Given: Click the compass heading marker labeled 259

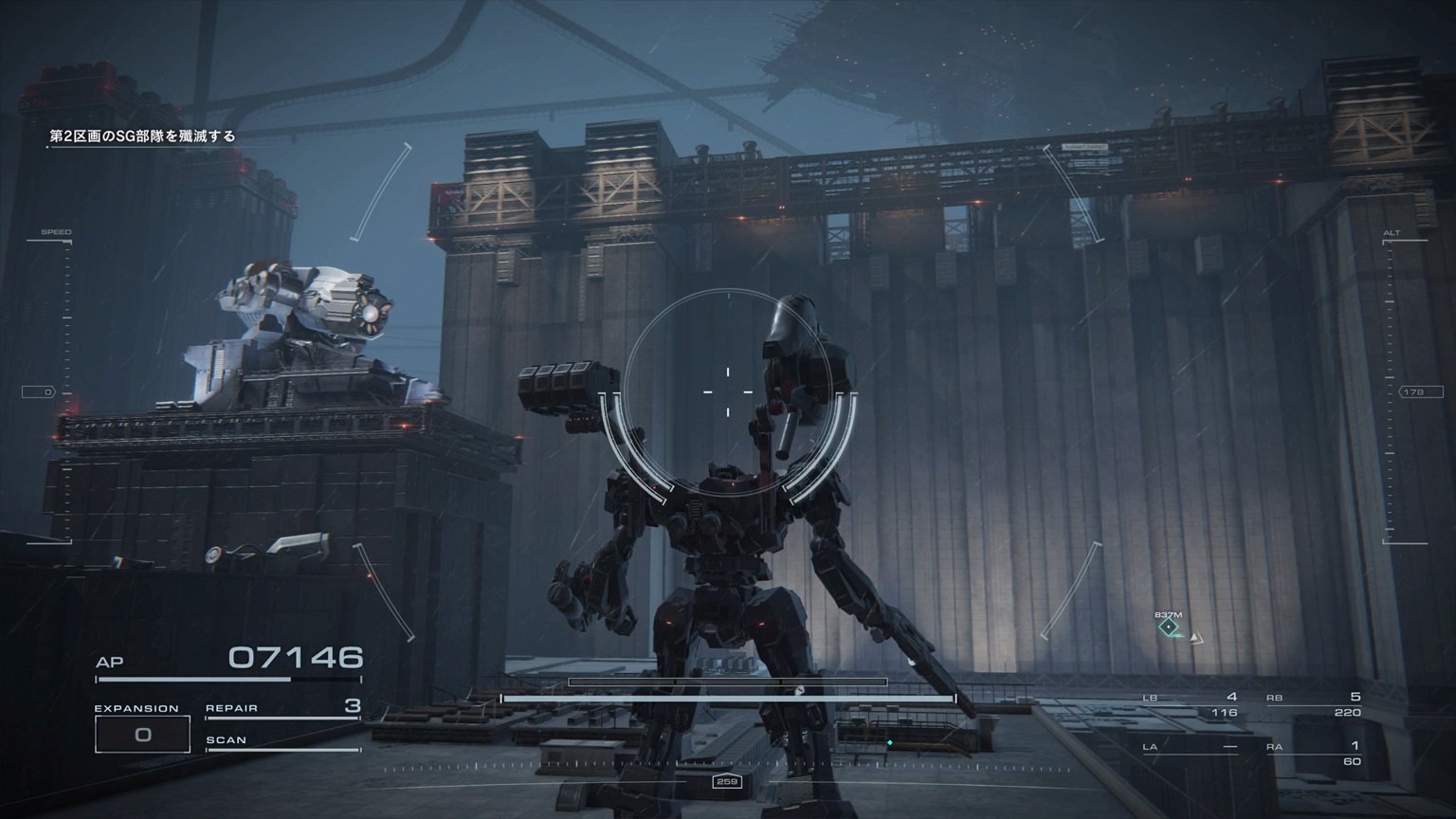Looking at the screenshot, I should coord(726,783).
